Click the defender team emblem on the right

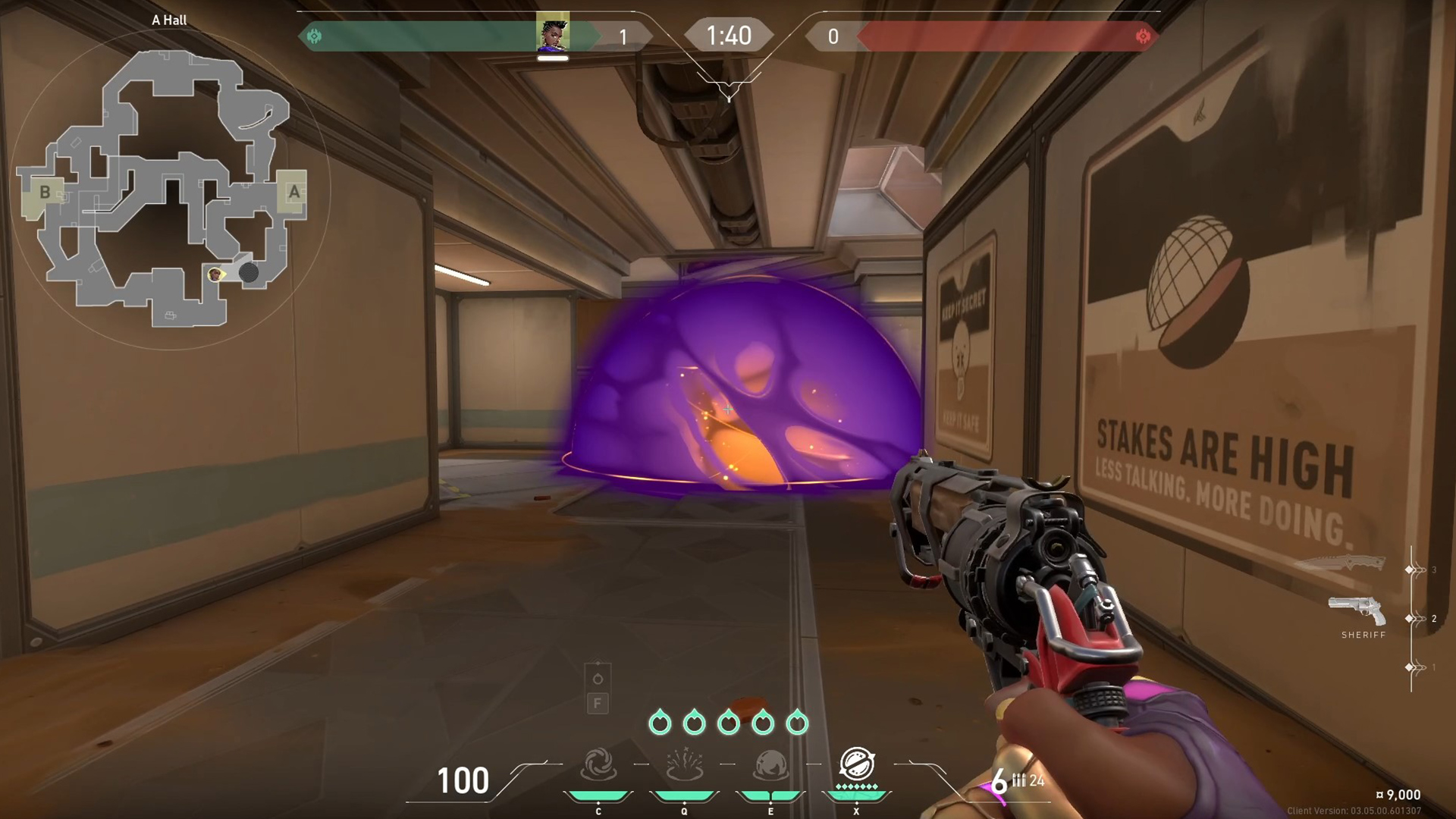[1141, 35]
